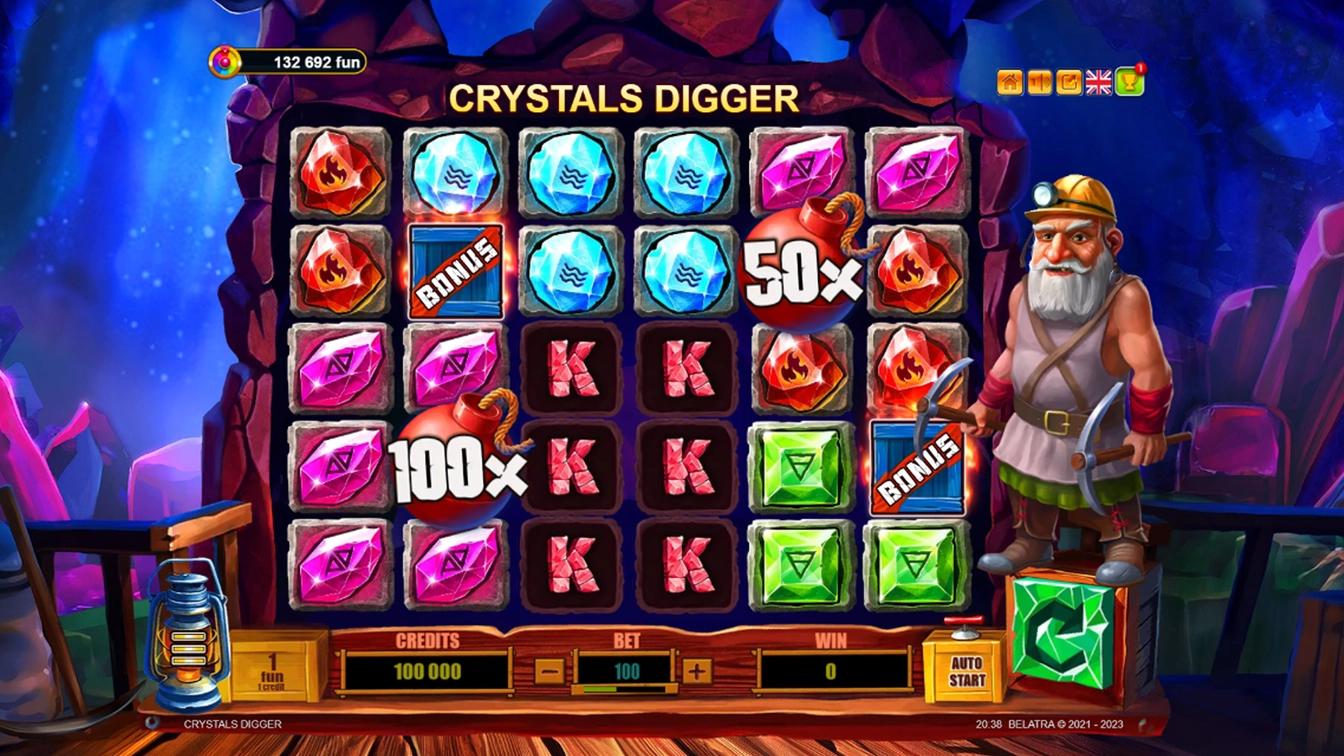Click the colorful coin icon near the balance
Viewport: 1344px width, 756px height.
224,59
